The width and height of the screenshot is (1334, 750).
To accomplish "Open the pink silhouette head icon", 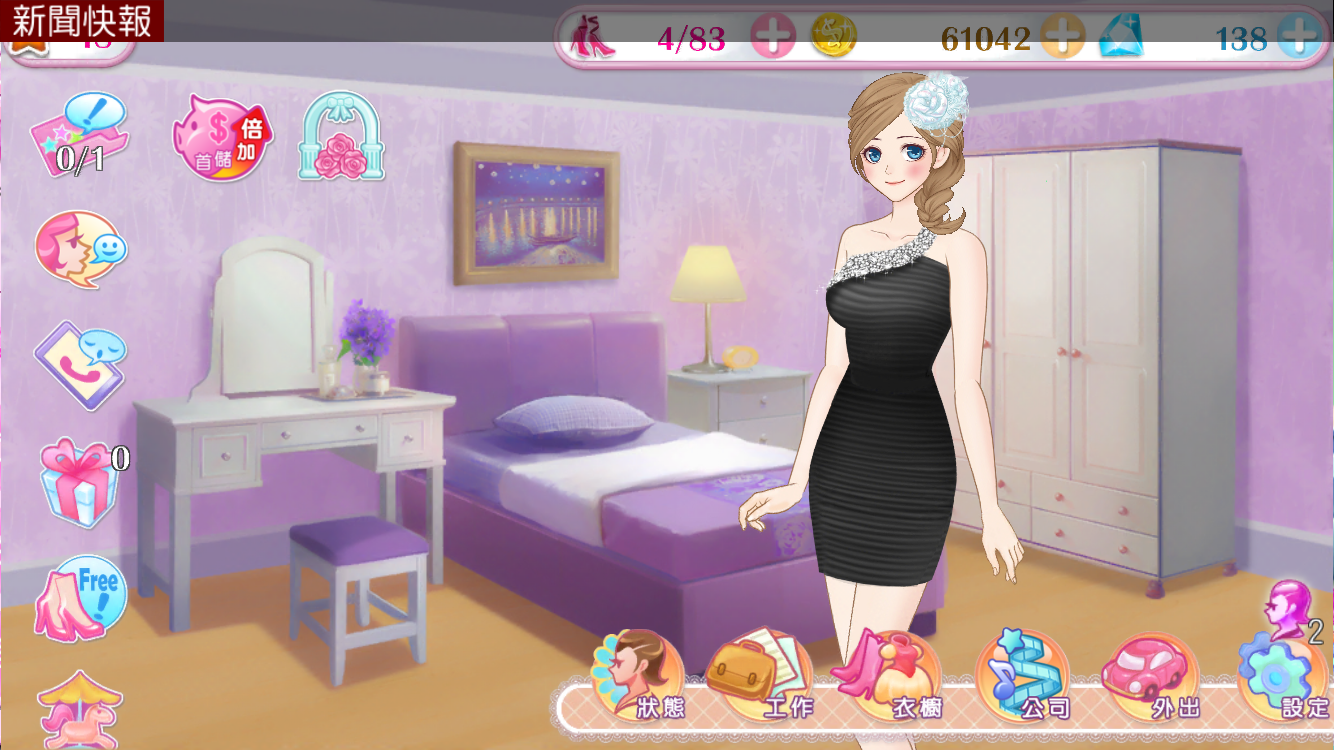I will tap(1290, 608).
